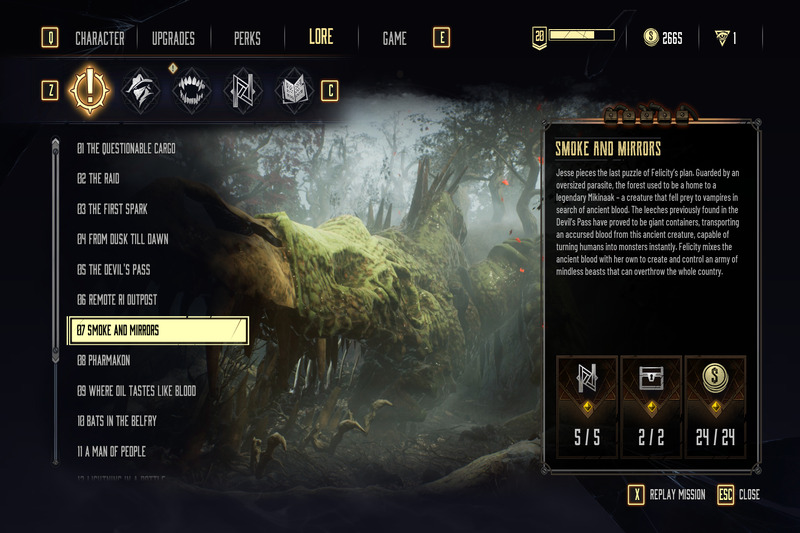Choose the hat character lore category
Image resolution: width=800 pixels, height=533 pixels.
coord(140,90)
